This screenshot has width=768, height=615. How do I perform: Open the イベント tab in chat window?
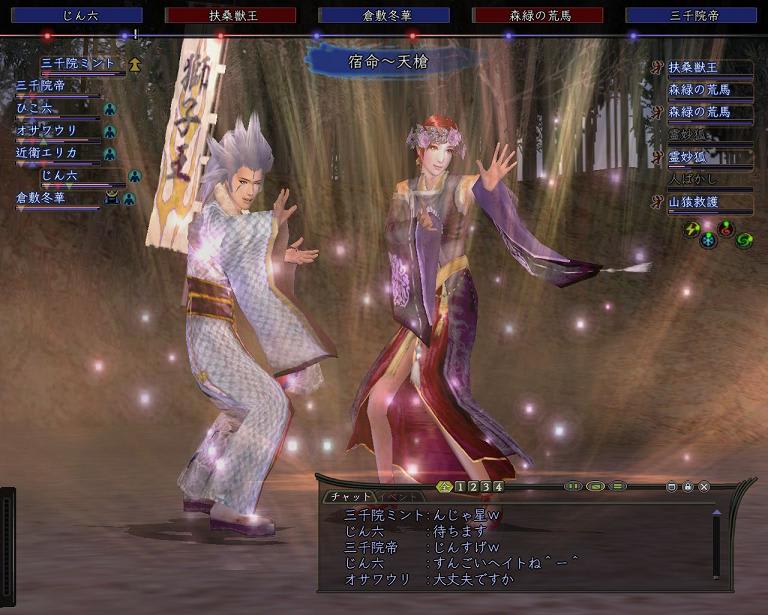pyautogui.click(x=396, y=497)
